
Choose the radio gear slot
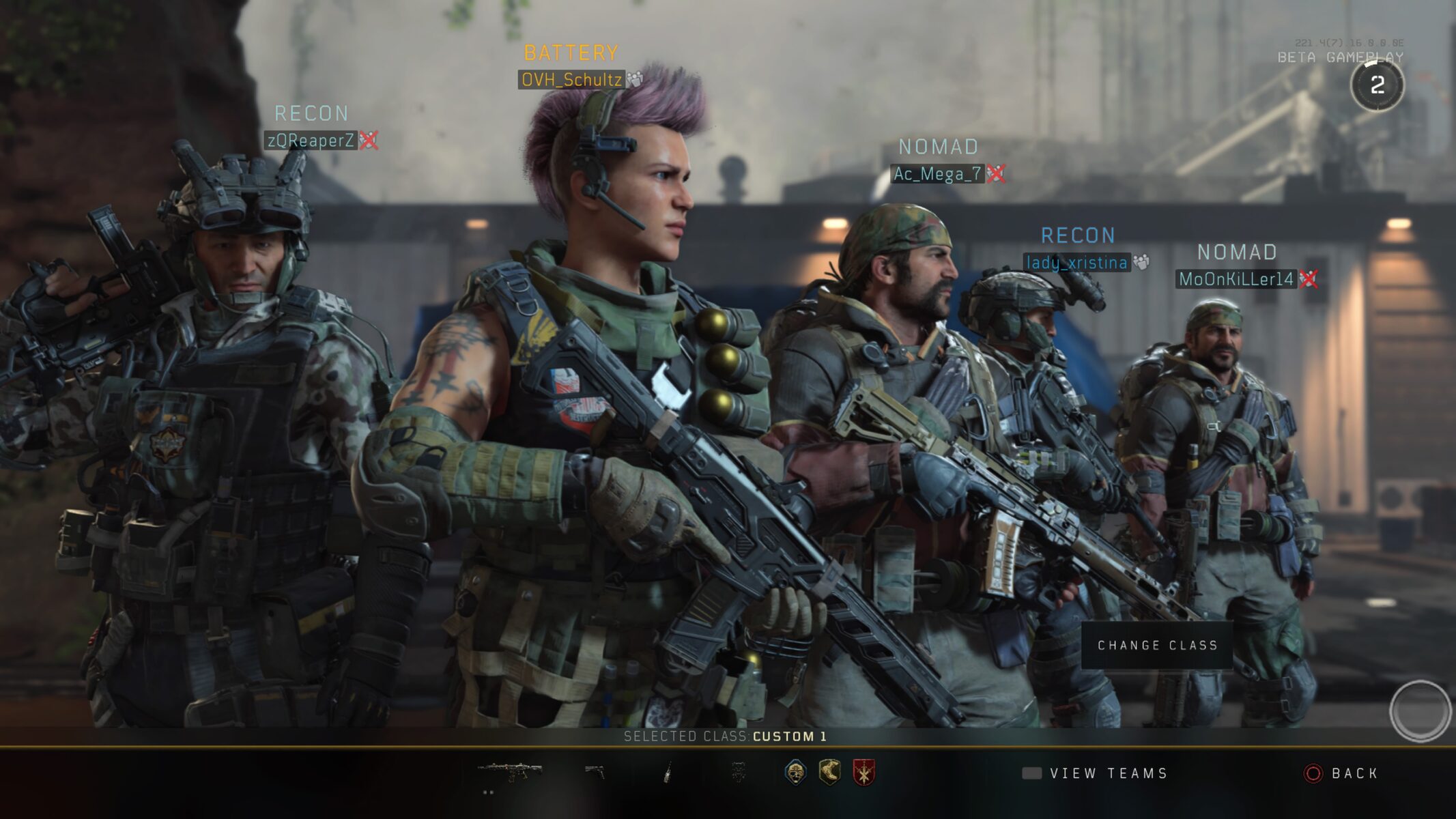pos(668,772)
